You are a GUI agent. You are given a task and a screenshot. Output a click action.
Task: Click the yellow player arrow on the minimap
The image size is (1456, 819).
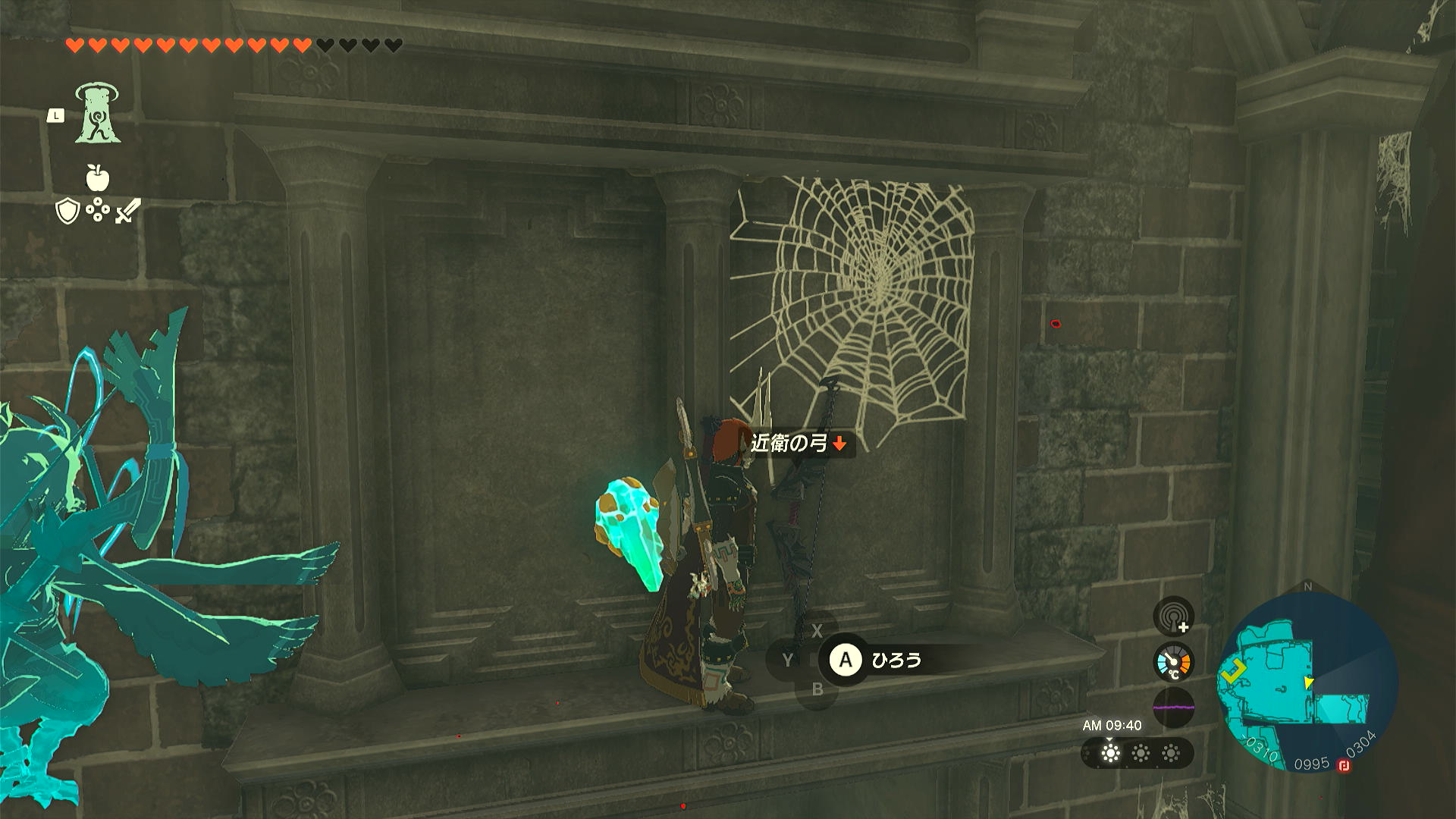[x=1234, y=671]
